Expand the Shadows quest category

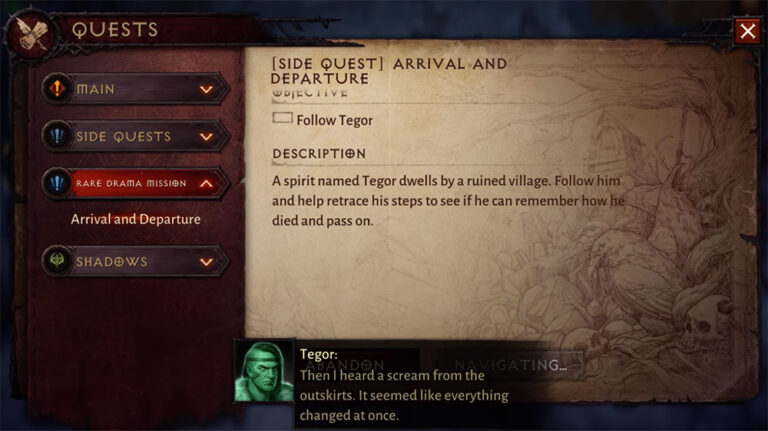[x=135, y=262]
